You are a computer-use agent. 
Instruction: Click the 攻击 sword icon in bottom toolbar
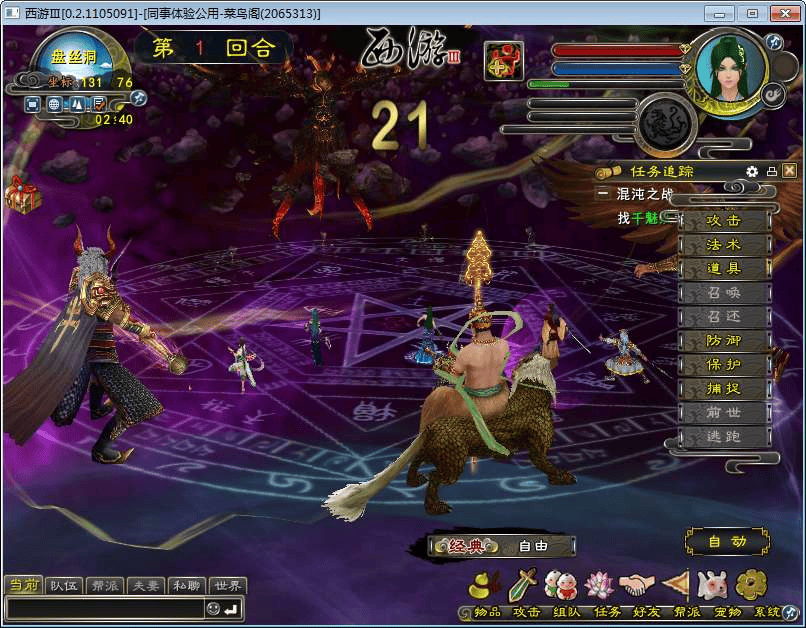click(523, 586)
